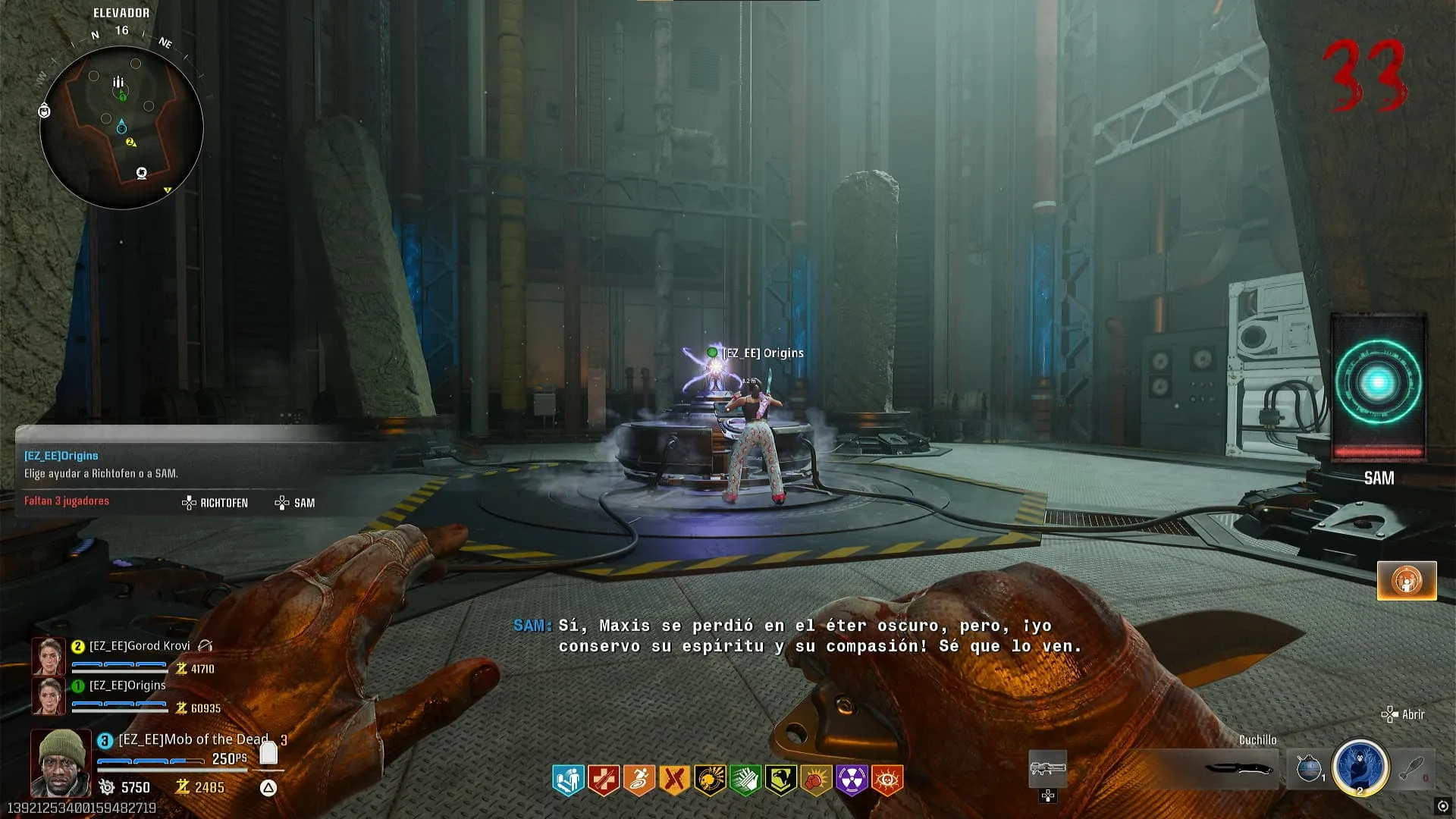
Task: Select EZ_EE Gorod Krovi squad portrait
Action: point(48,656)
